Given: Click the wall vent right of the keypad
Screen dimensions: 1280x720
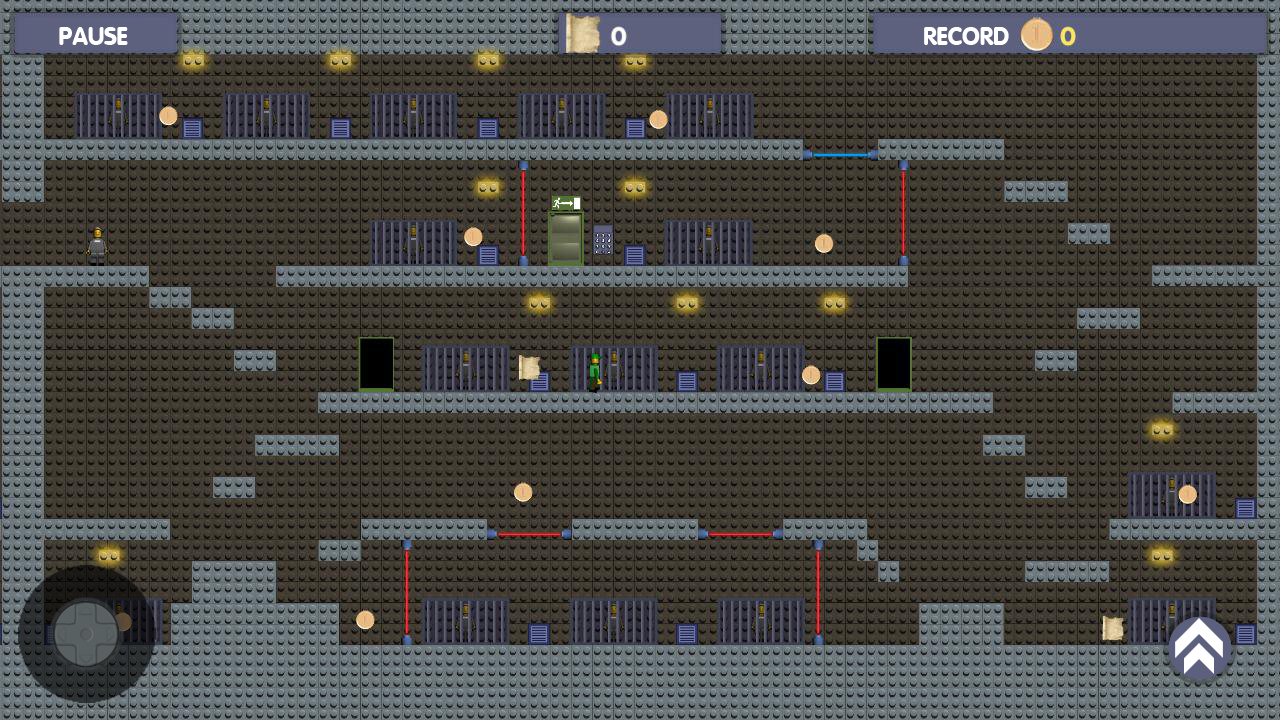Looking at the screenshot, I should click(x=634, y=256).
